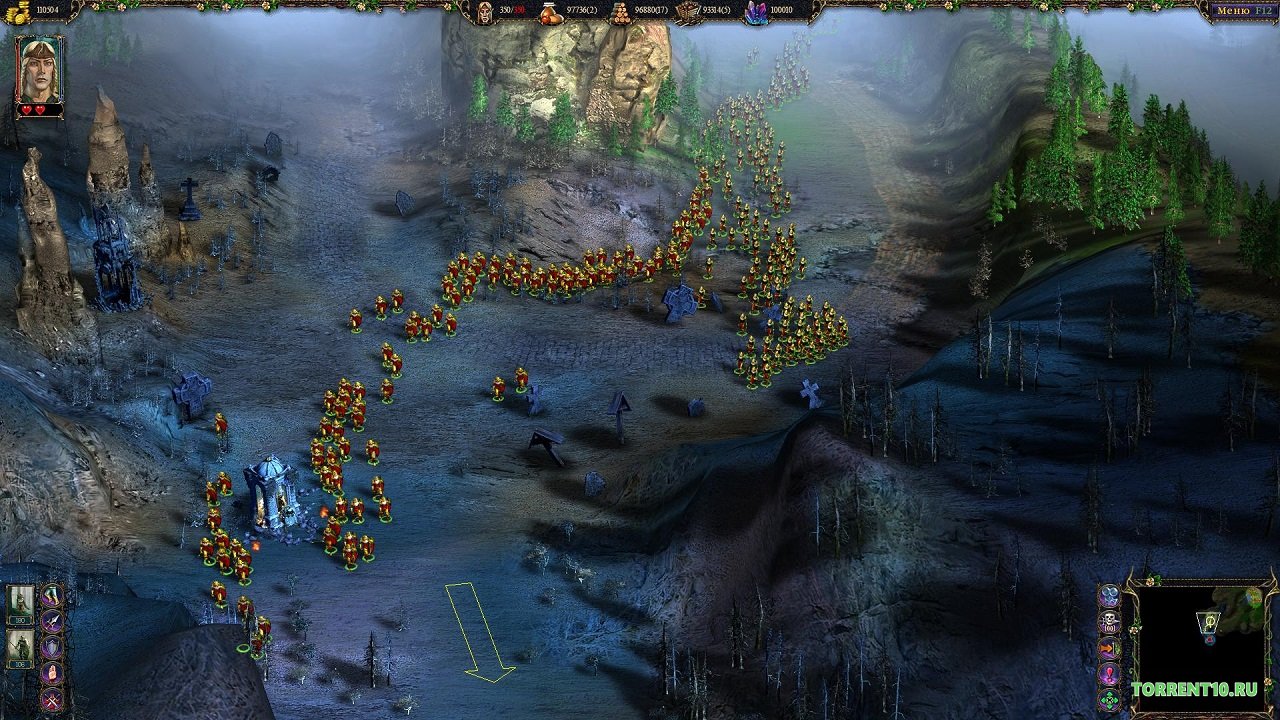Activate the crossed swords command
1280x720 pixels.
[51, 699]
